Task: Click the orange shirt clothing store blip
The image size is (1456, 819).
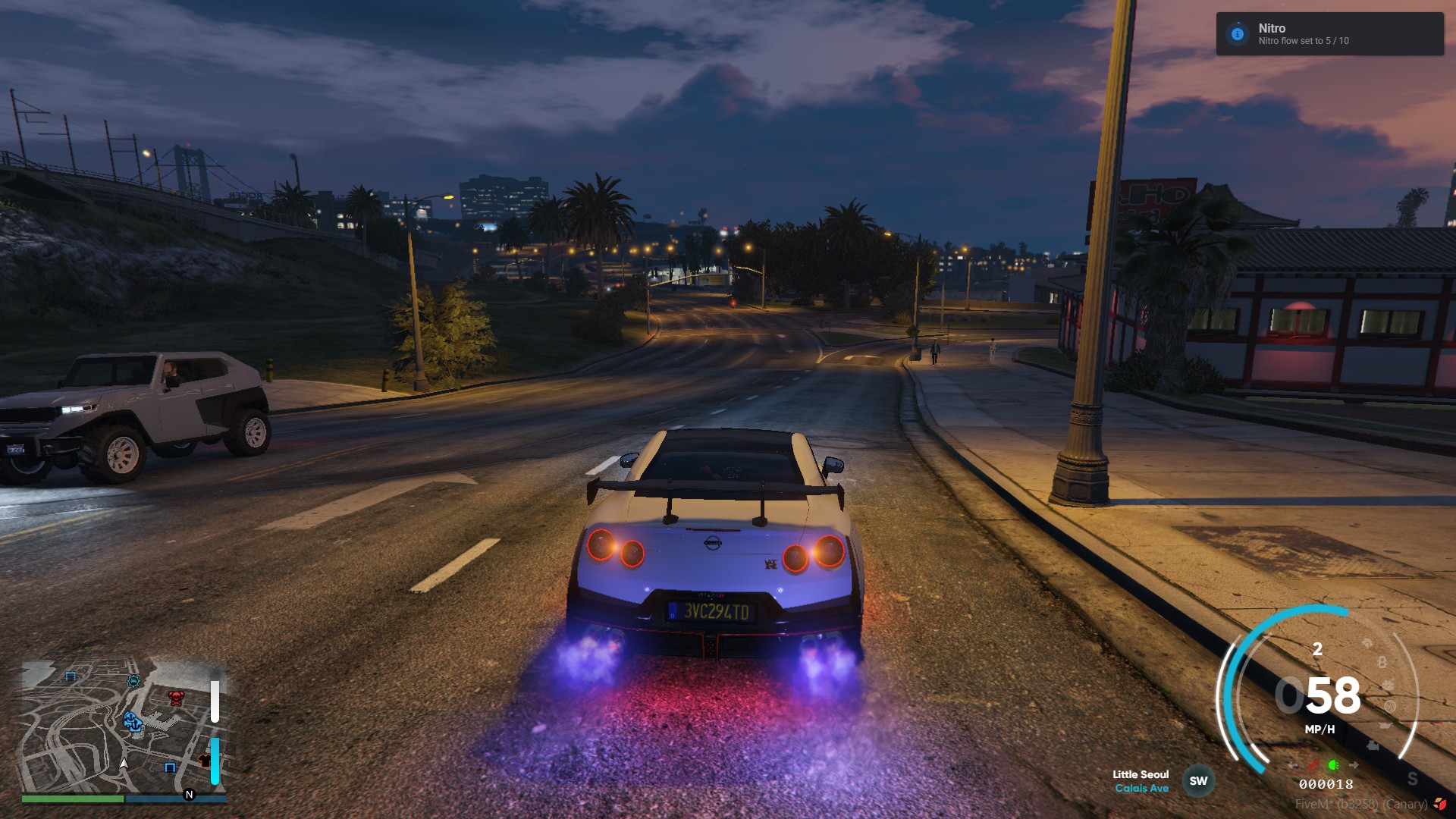Action: point(205,761)
